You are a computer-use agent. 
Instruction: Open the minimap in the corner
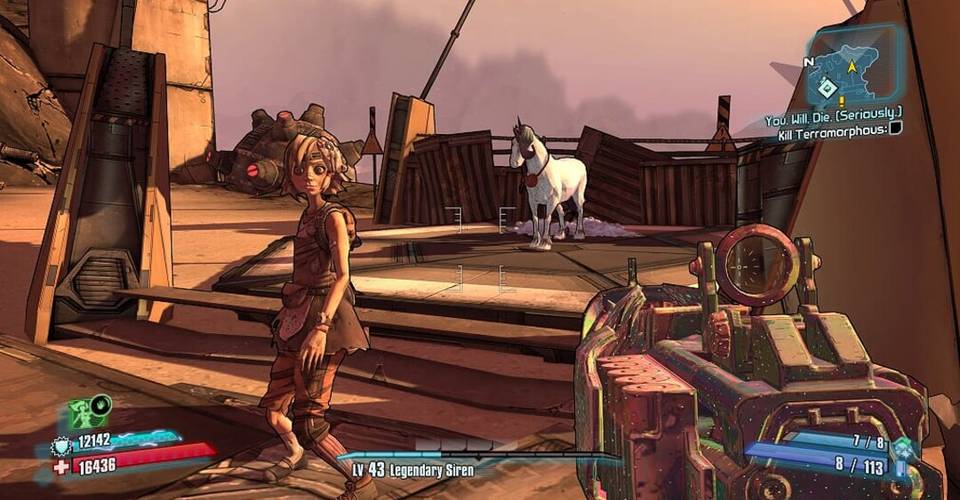[x=852, y=64]
